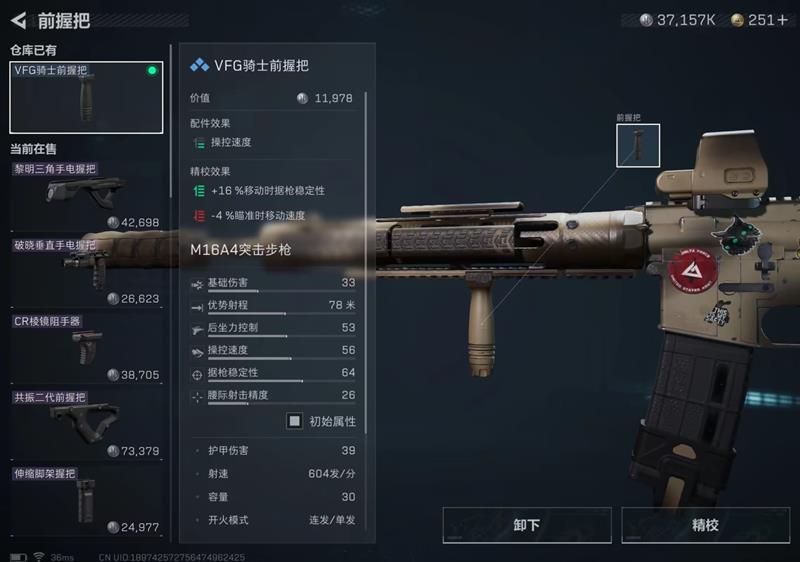Go back using the top-left arrow
The width and height of the screenshot is (800, 562).
click(18, 20)
